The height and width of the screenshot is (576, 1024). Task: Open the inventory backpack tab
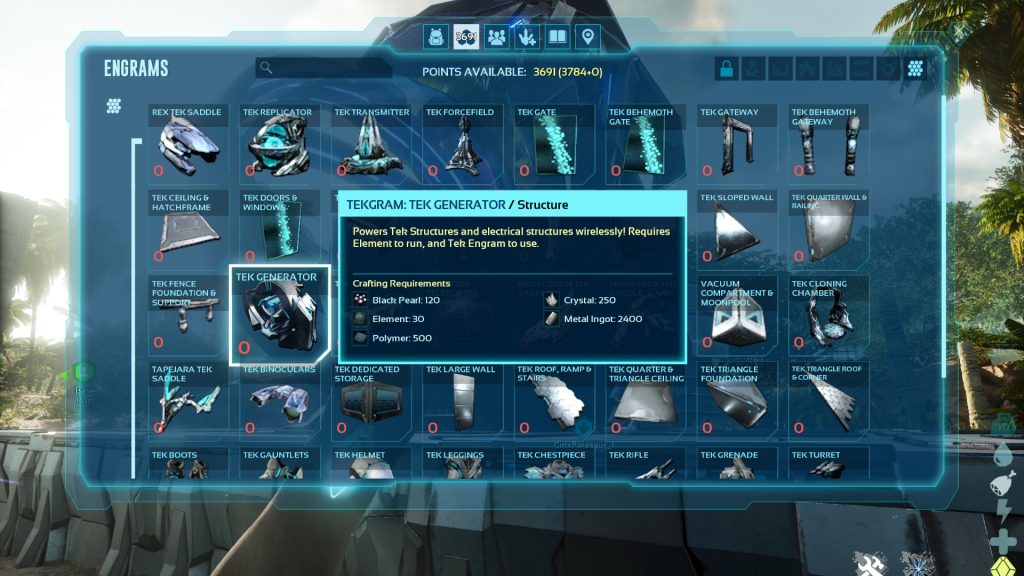(x=436, y=38)
